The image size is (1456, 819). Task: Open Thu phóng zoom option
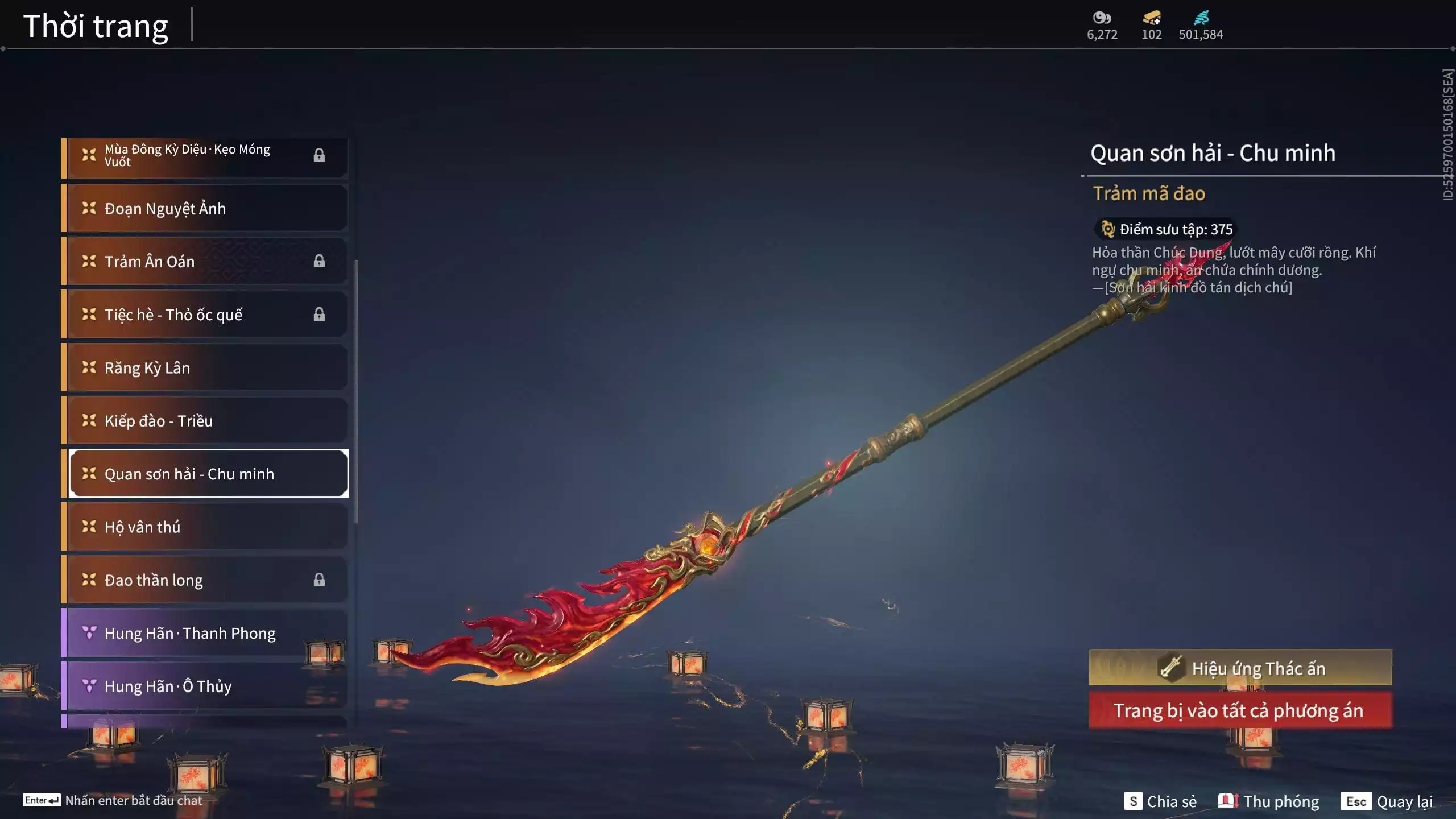point(1269,801)
